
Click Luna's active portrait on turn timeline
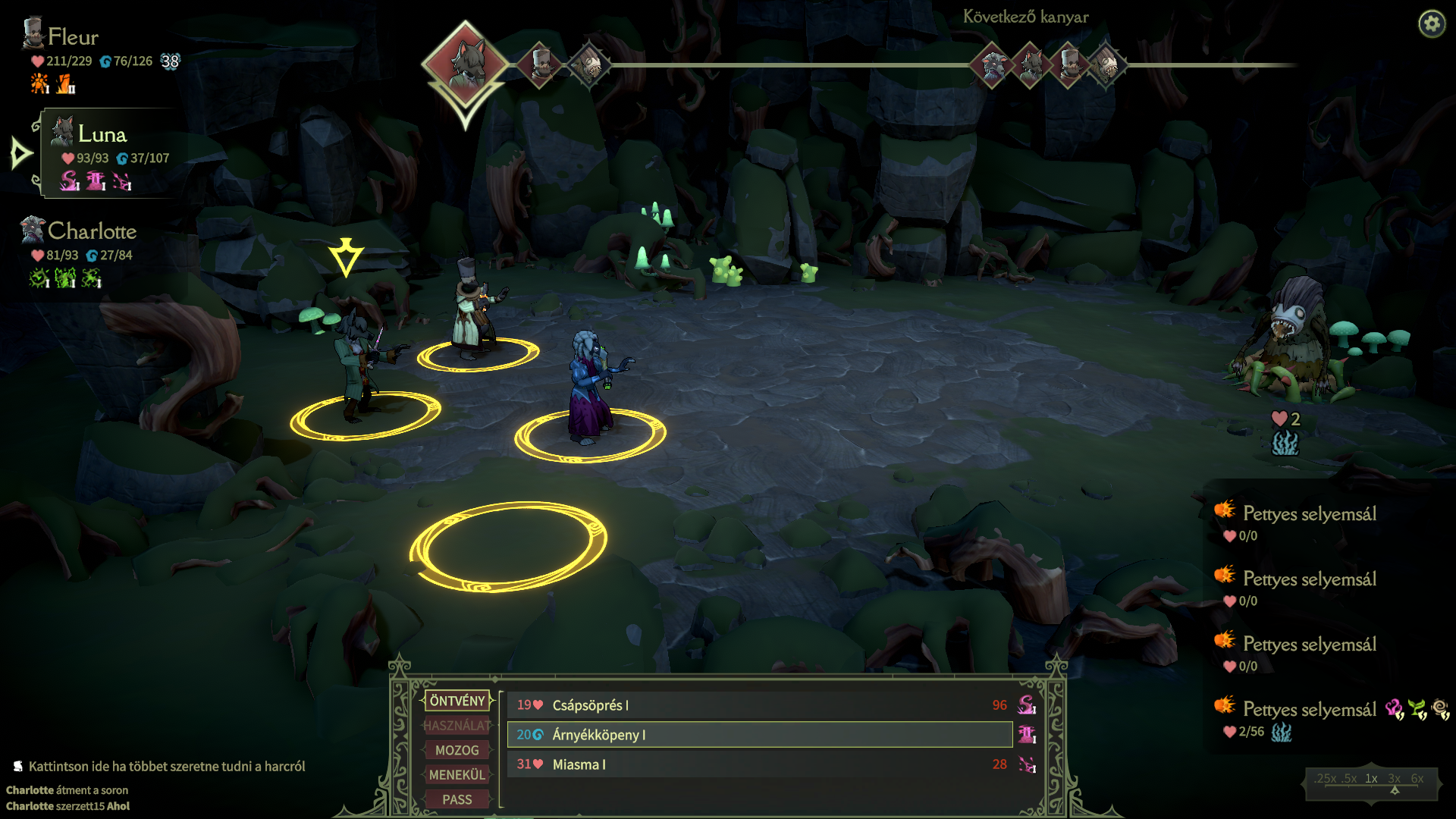pyautogui.click(x=465, y=64)
